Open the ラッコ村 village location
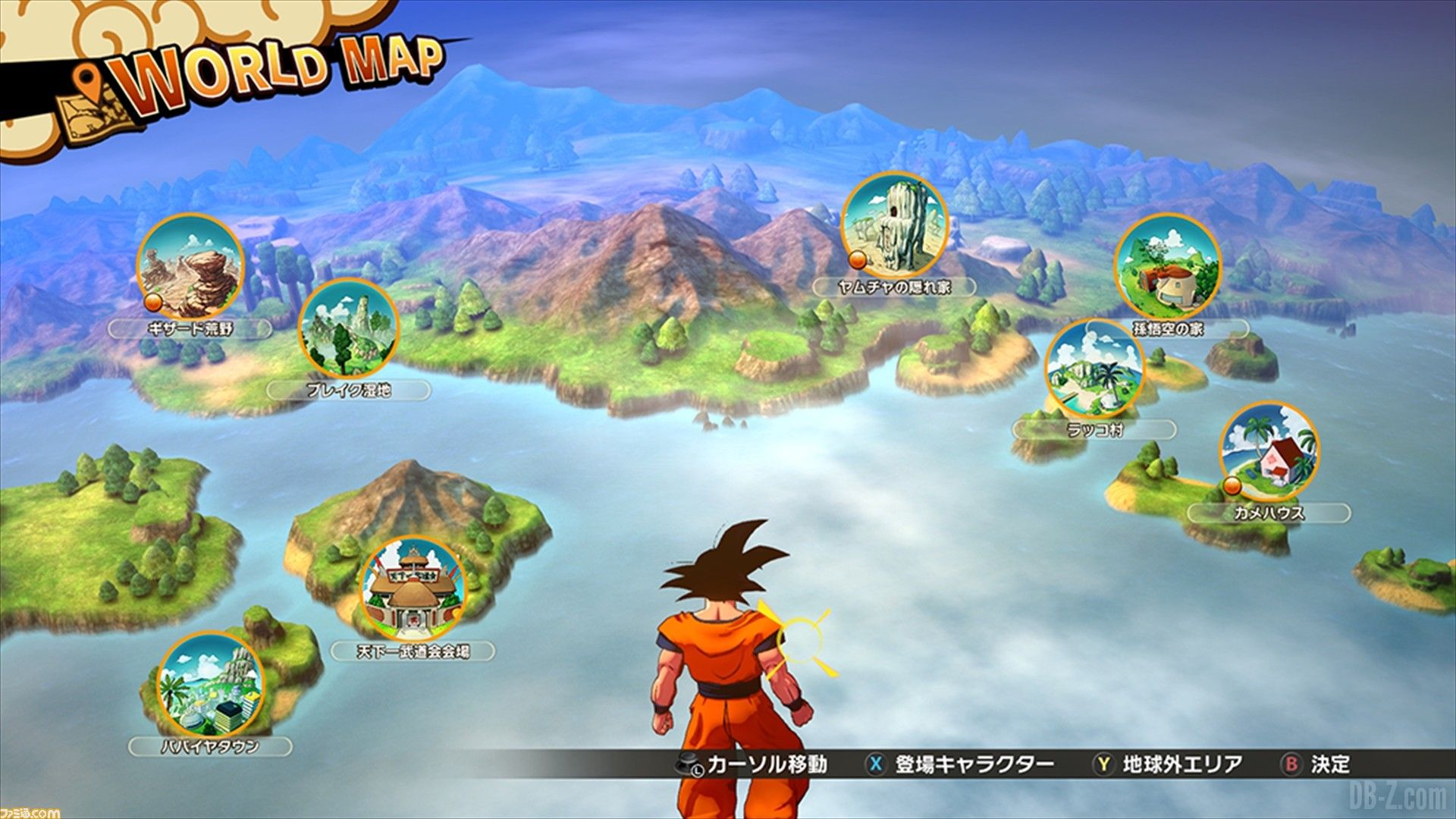Screen dimensions: 1456x819 1094,369
